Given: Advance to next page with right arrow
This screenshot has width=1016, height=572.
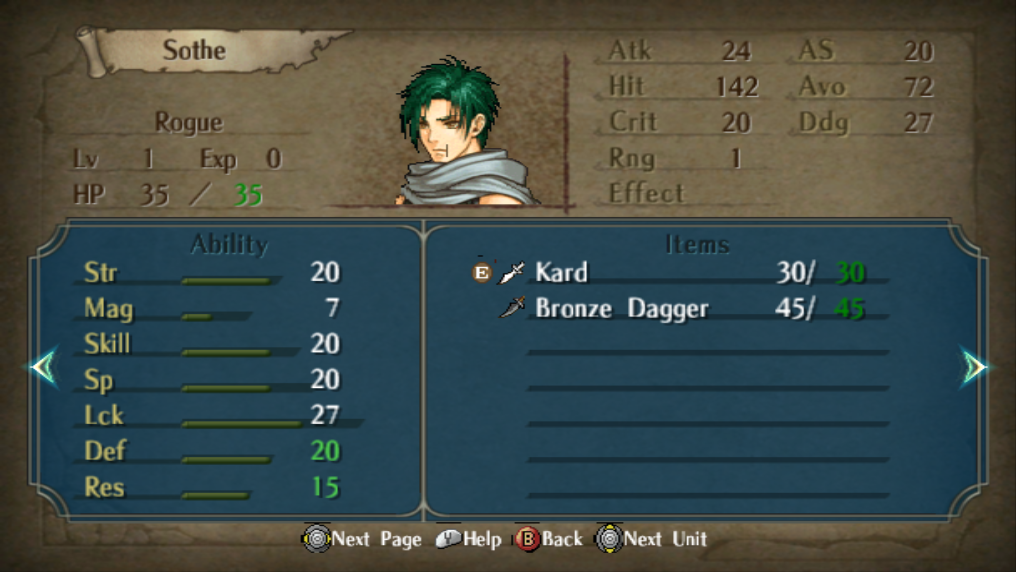Looking at the screenshot, I should click(973, 367).
